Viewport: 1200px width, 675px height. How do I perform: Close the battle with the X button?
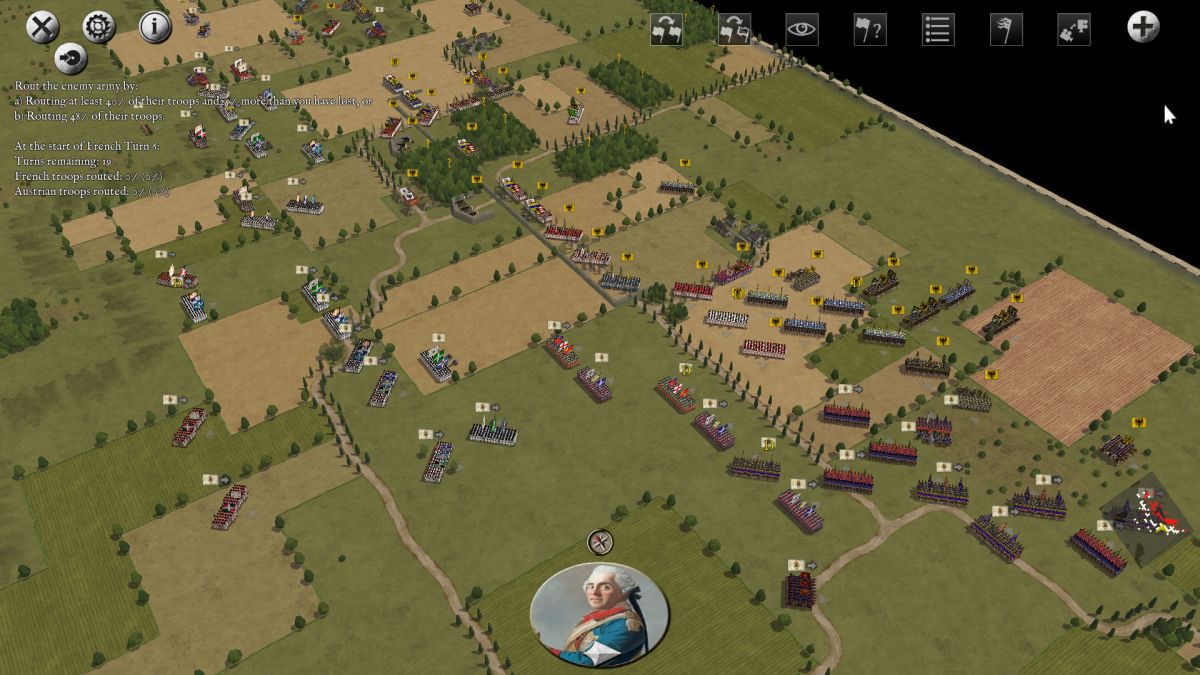(42, 27)
